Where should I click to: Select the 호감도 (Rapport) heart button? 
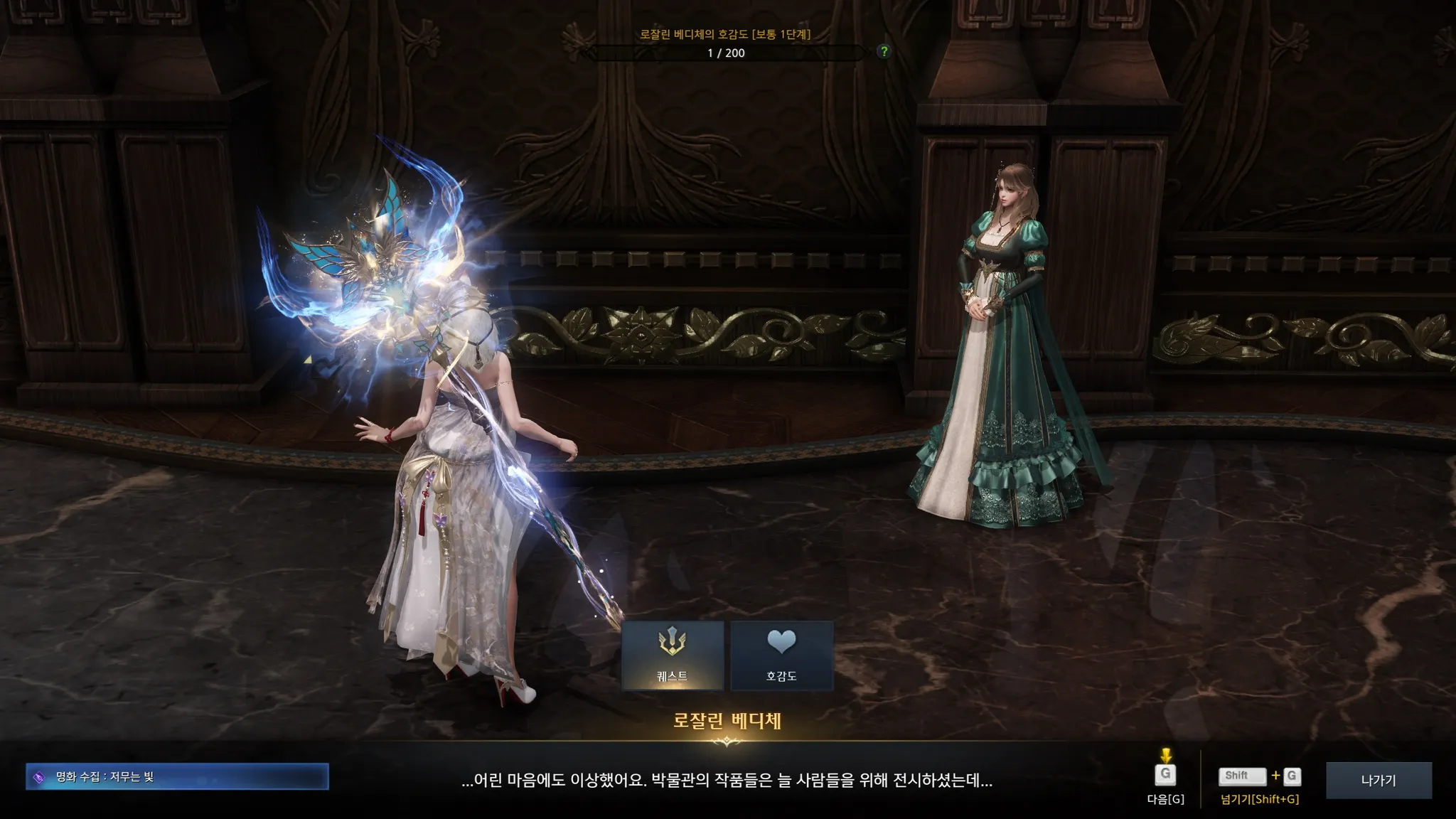pyautogui.click(x=781, y=655)
